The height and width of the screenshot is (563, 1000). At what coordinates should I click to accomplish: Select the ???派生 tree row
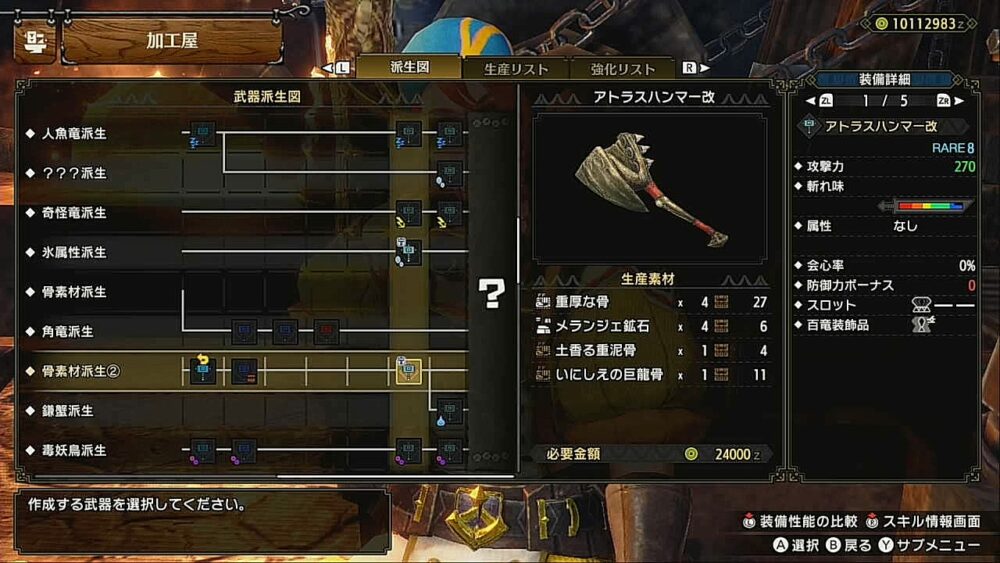pos(74,173)
